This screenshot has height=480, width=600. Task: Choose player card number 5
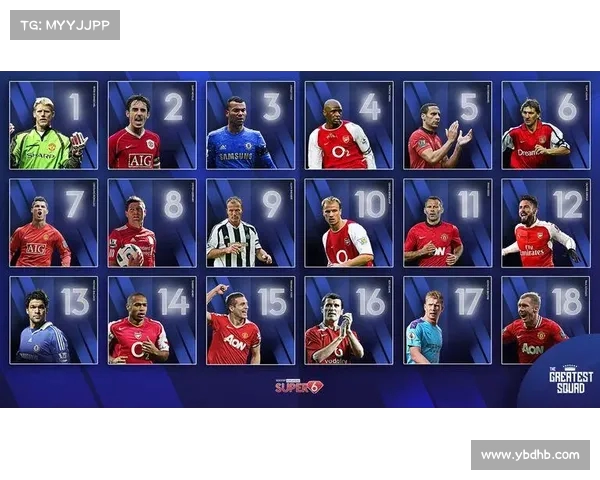pyautogui.click(x=447, y=125)
